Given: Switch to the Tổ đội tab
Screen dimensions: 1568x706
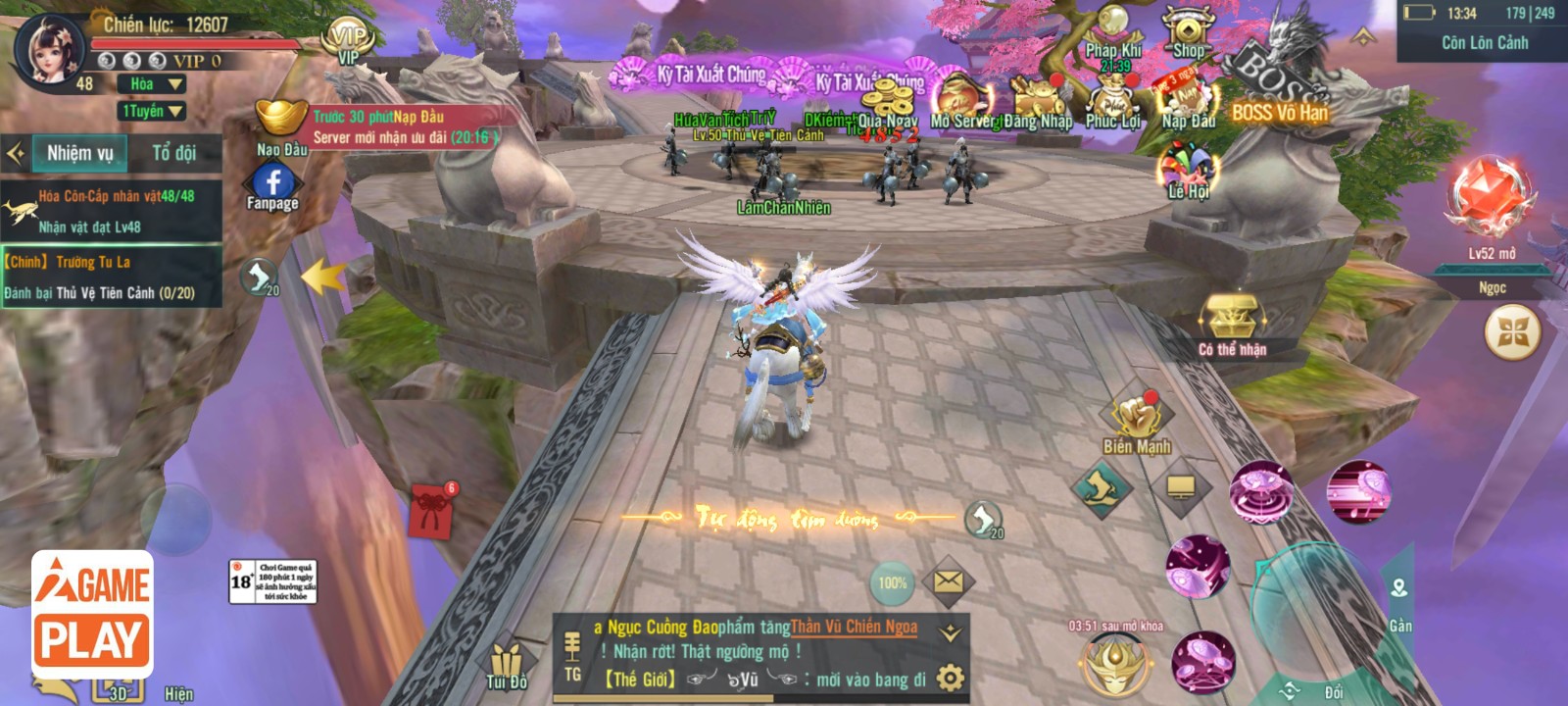Looking at the screenshot, I should (x=173, y=153).
